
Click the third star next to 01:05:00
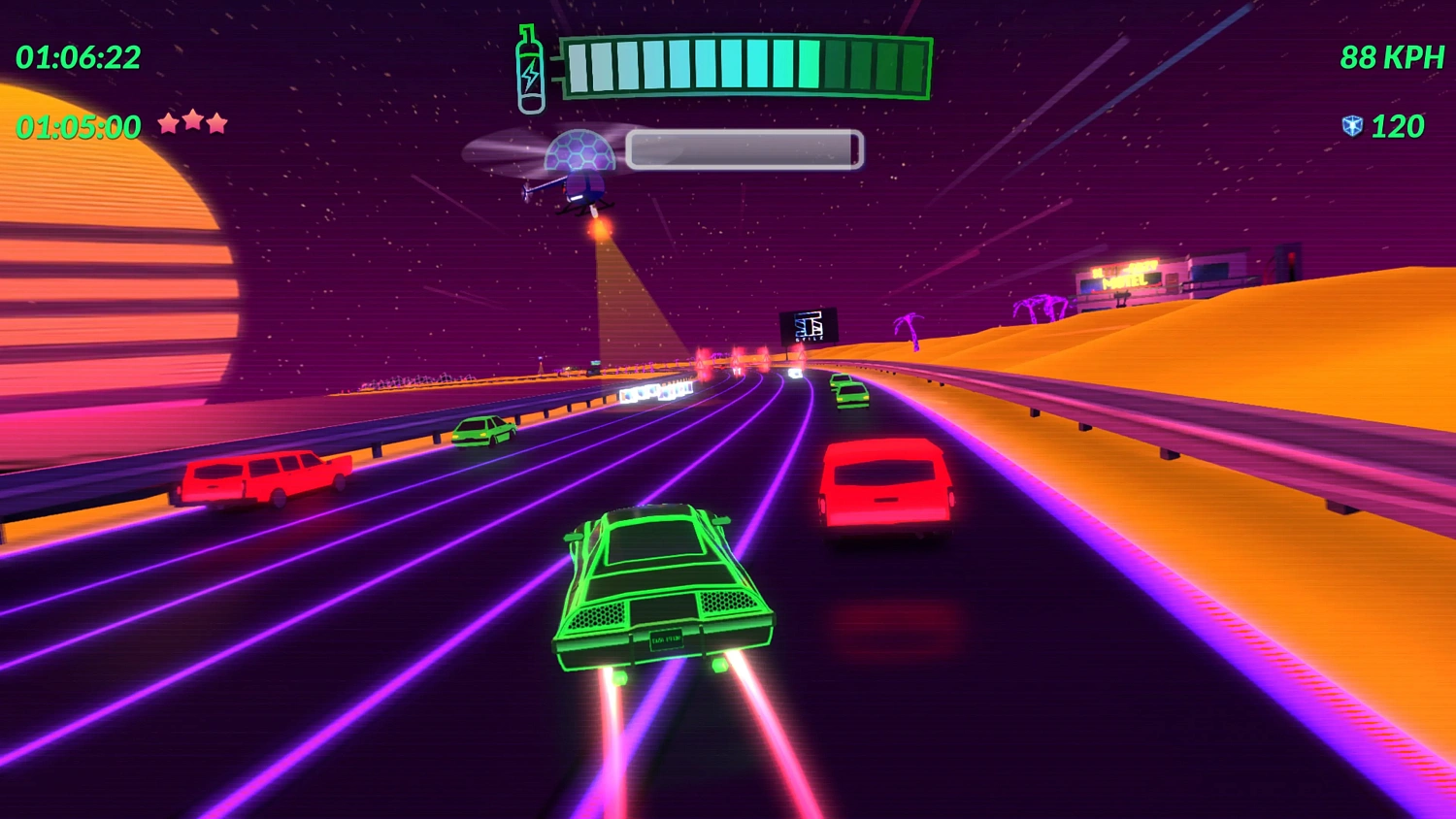[215, 124]
